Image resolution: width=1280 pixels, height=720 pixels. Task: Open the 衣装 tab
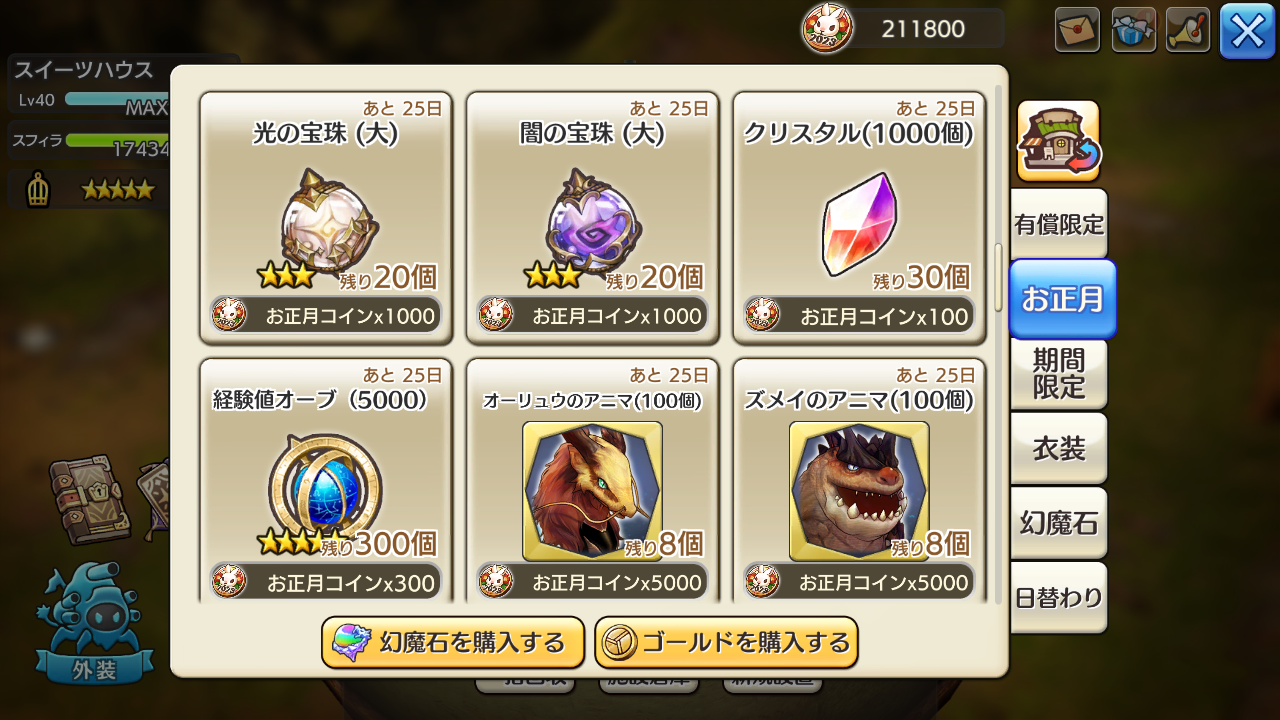(1059, 449)
